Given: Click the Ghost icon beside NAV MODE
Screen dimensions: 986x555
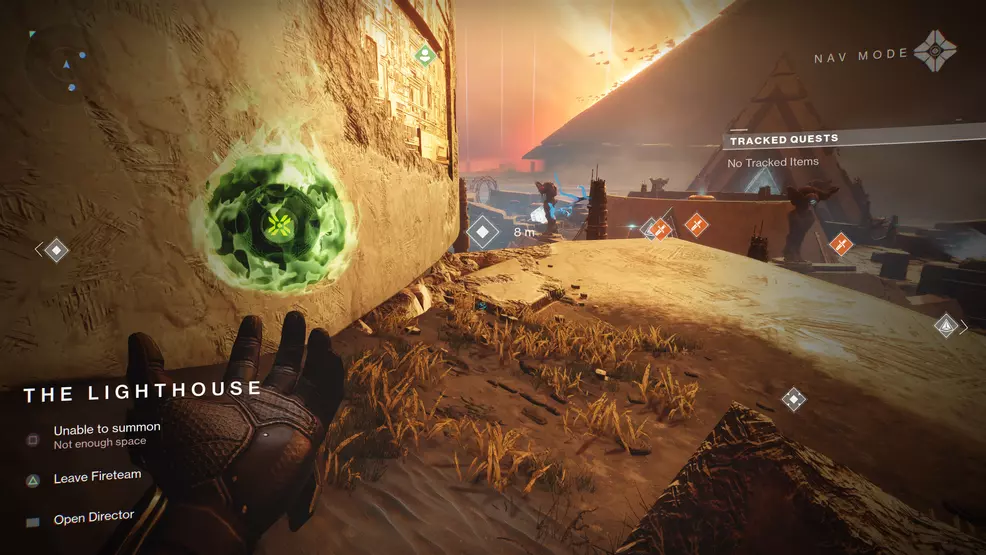Looking at the screenshot, I should (x=935, y=52).
